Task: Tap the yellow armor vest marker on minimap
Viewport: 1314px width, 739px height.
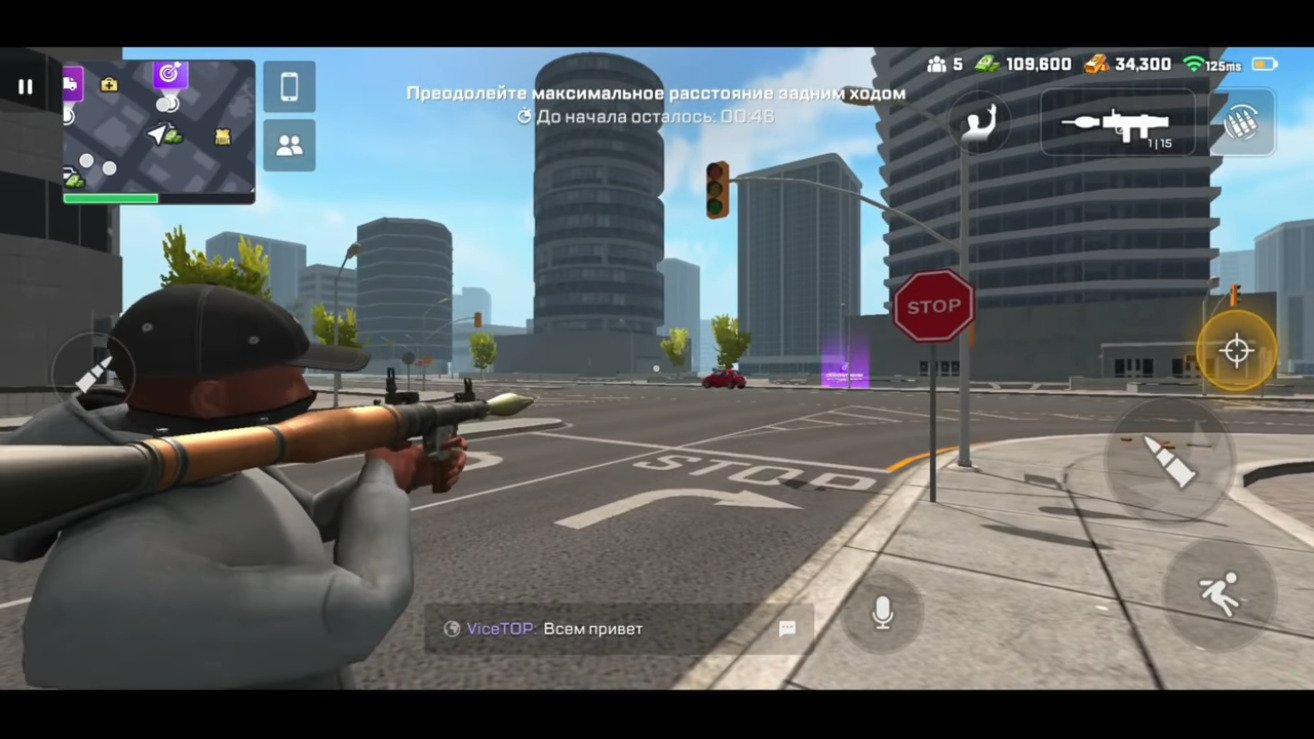Action: (222, 136)
